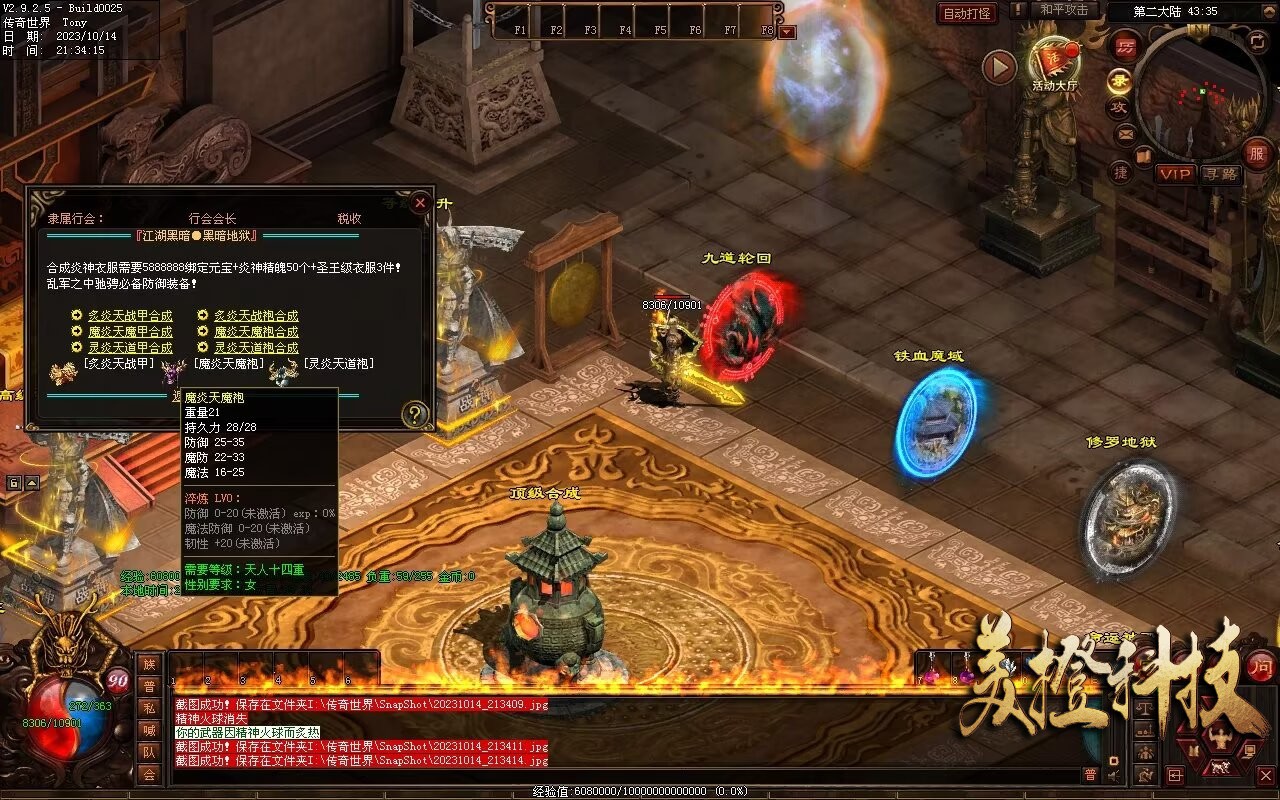Choose 灵炎天道甲合成 link

pyautogui.click(x=129, y=348)
